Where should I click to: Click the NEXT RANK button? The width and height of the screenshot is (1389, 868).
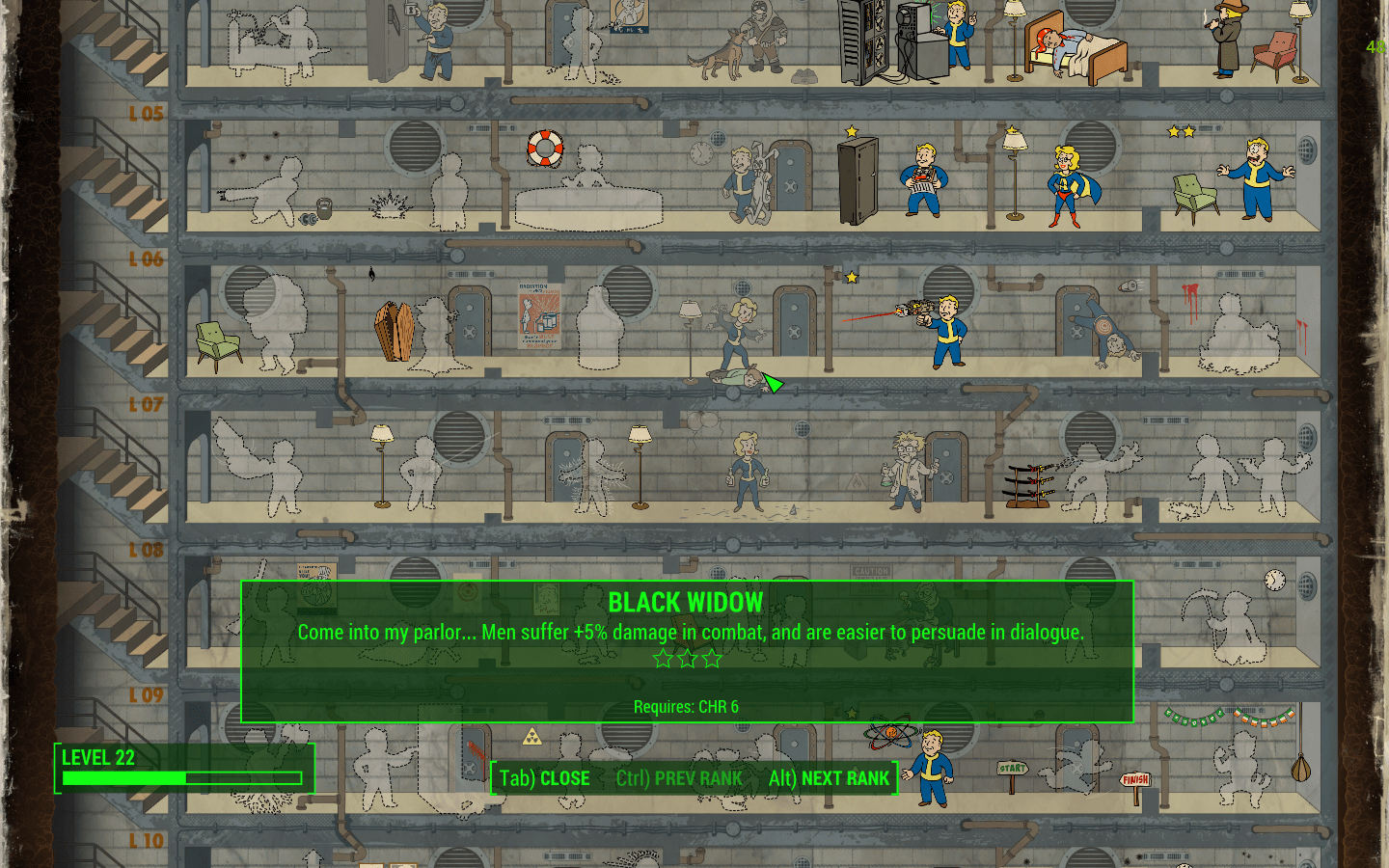click(x=829, y=778)
